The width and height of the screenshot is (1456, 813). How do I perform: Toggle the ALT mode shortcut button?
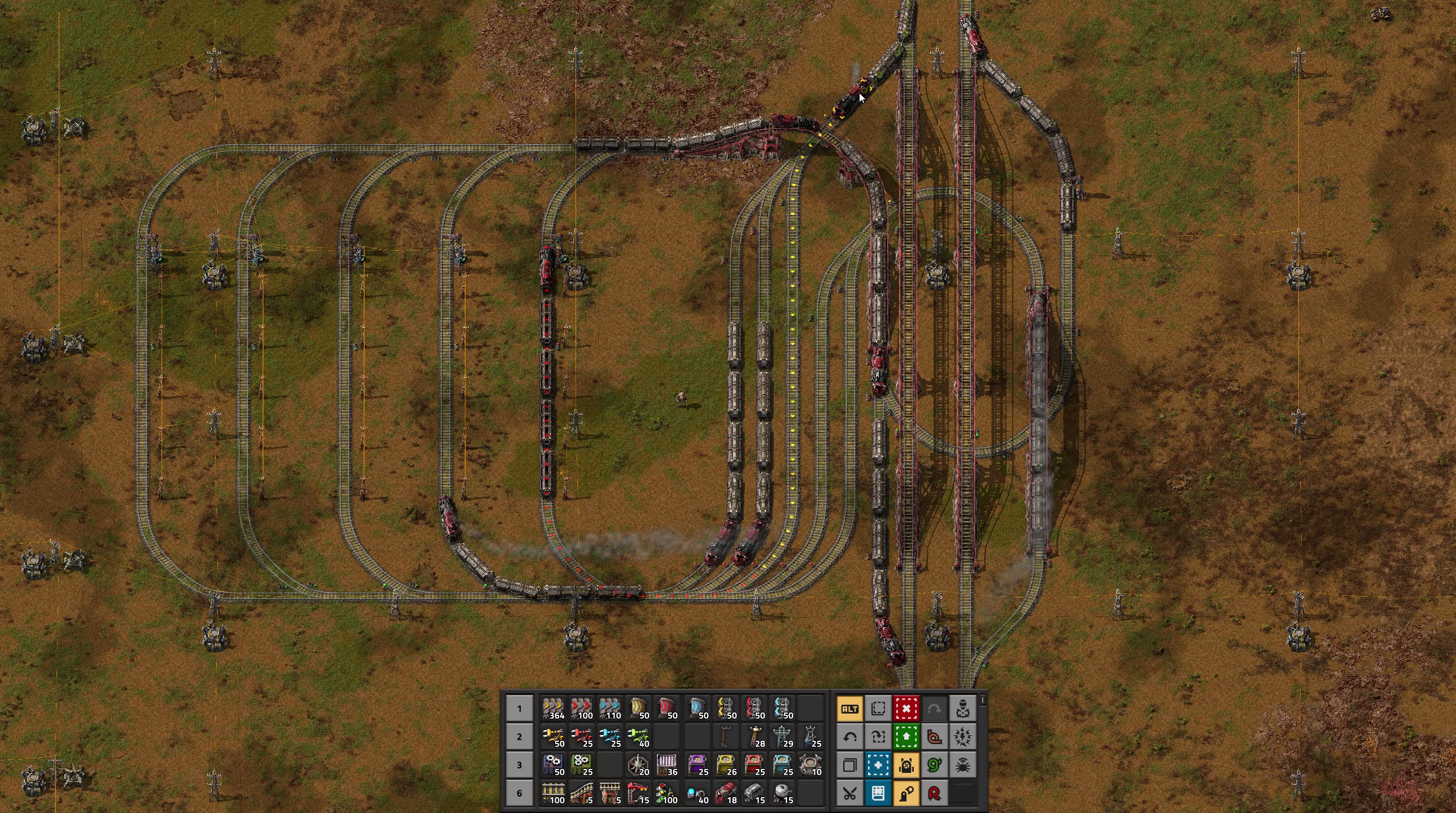click(x=849, y=709)
